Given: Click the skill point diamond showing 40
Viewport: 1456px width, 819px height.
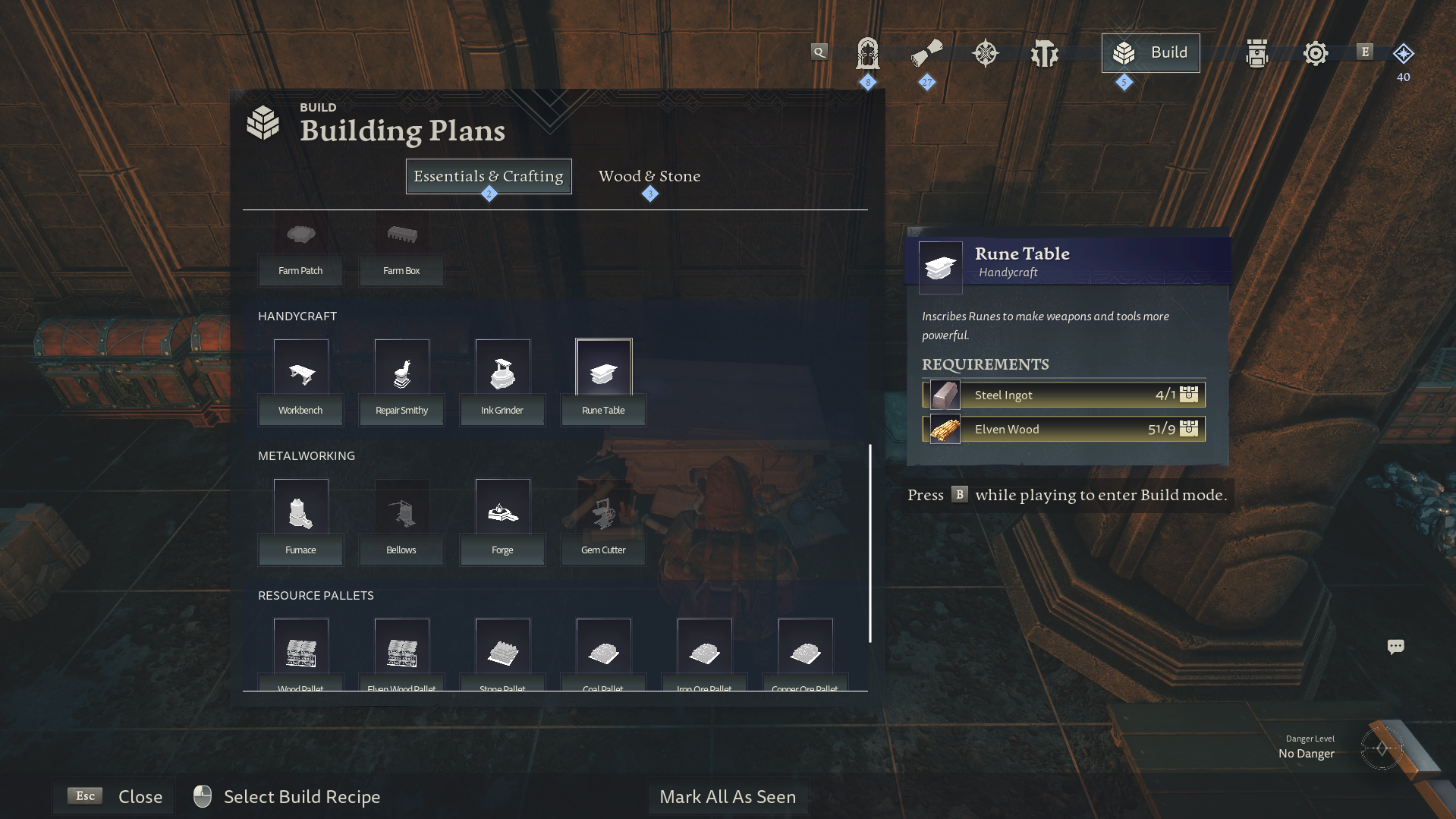Looking at the screenshot, I should pyautogui.click(x=1403, y=54).
